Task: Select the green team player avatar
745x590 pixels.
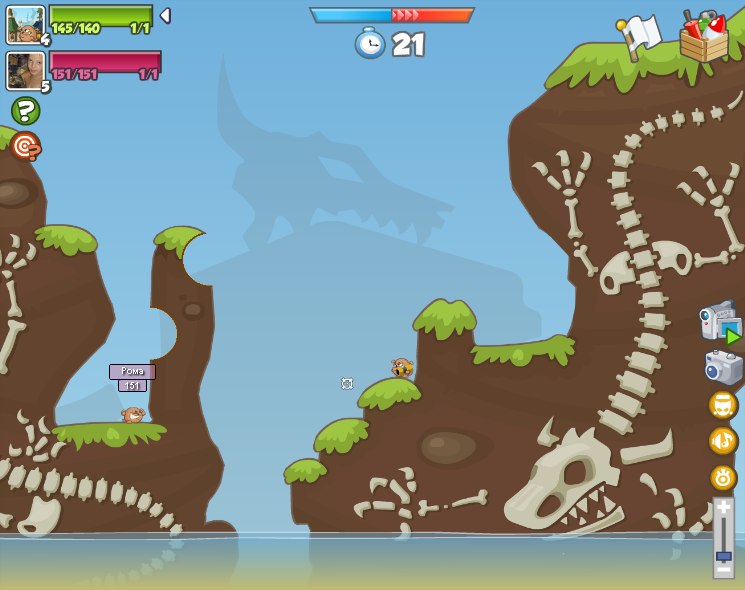Action: 24,24
